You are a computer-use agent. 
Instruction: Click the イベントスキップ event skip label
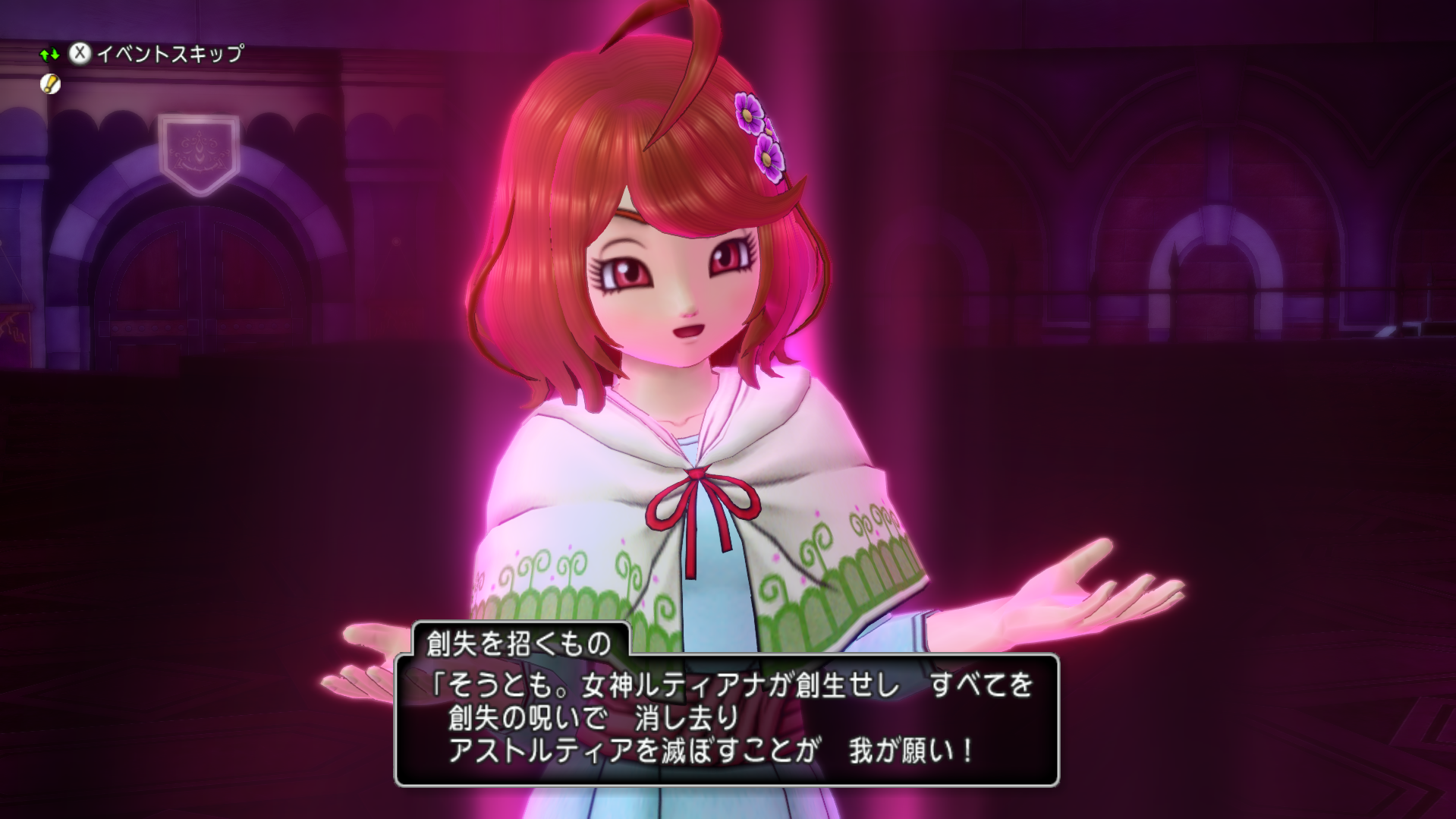(x=170, y=53)
